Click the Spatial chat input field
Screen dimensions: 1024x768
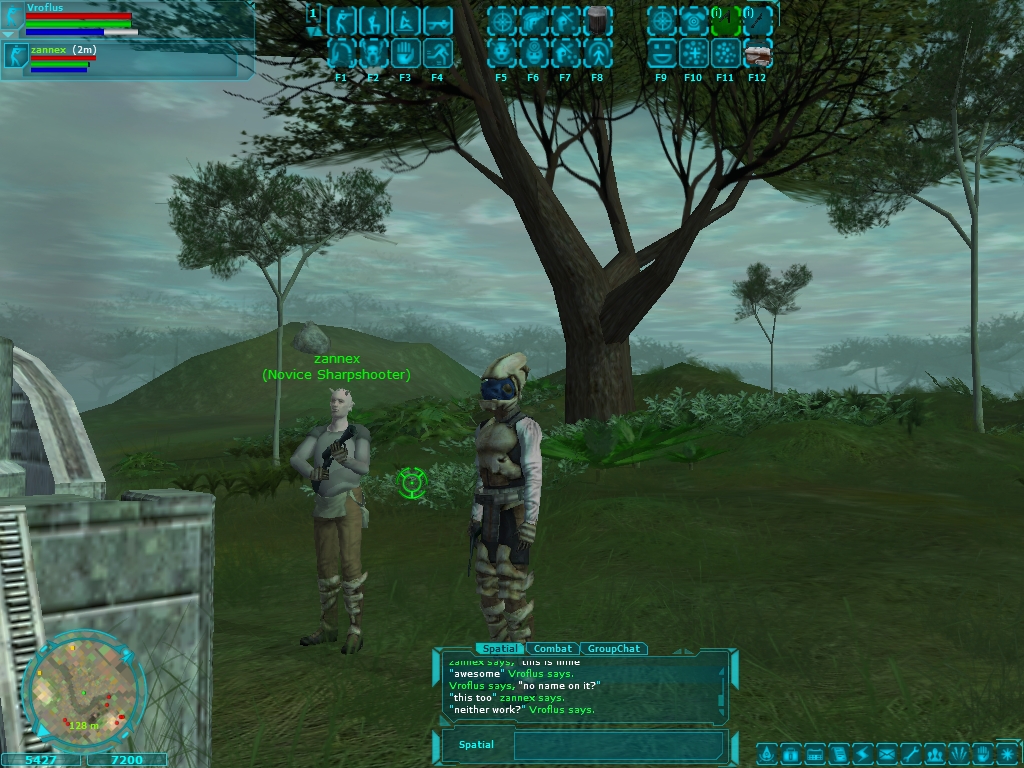click(x=617, y=745)
